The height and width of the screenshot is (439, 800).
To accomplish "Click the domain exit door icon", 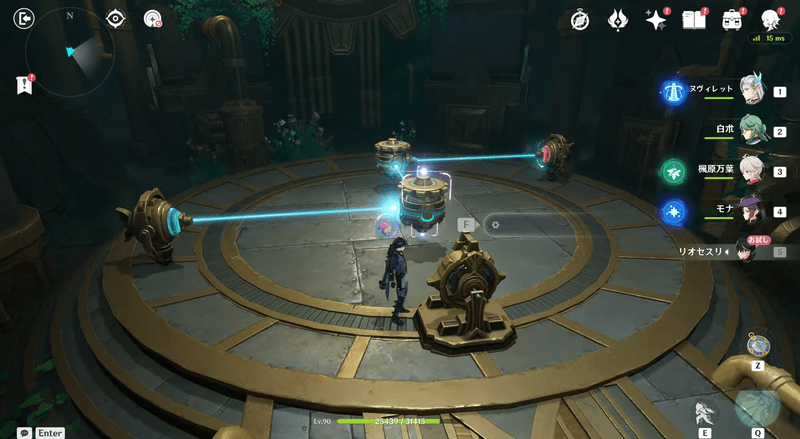I will tap(25, 18).
